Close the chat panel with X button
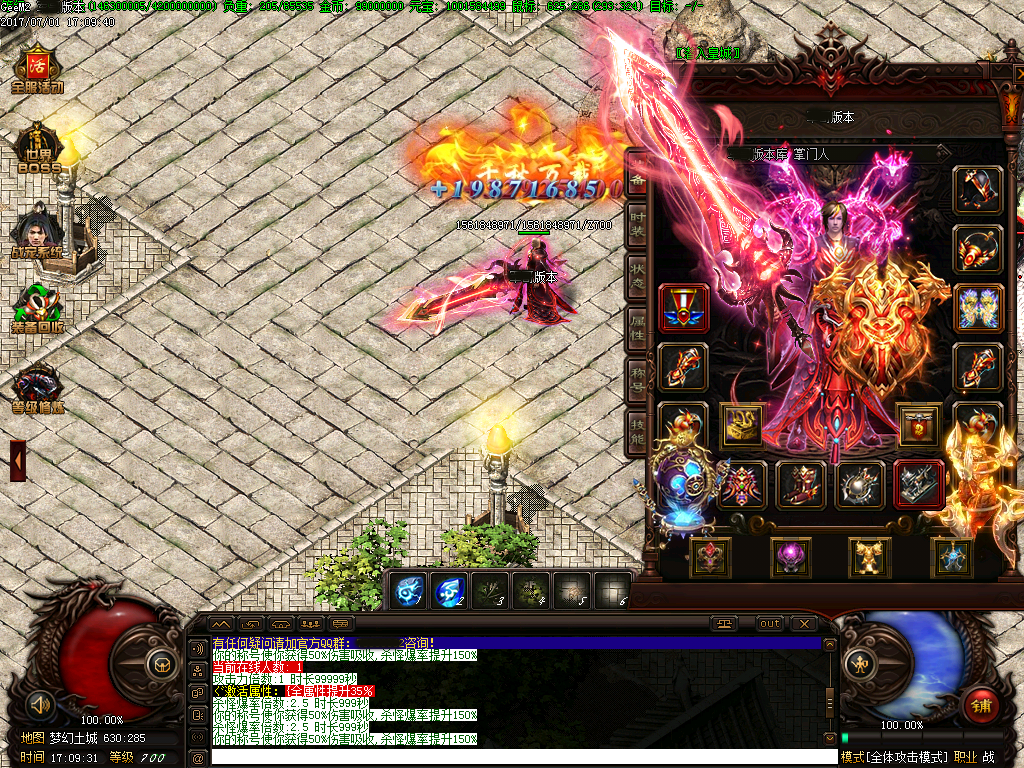The image size is (1024, 768). [803, 624]
